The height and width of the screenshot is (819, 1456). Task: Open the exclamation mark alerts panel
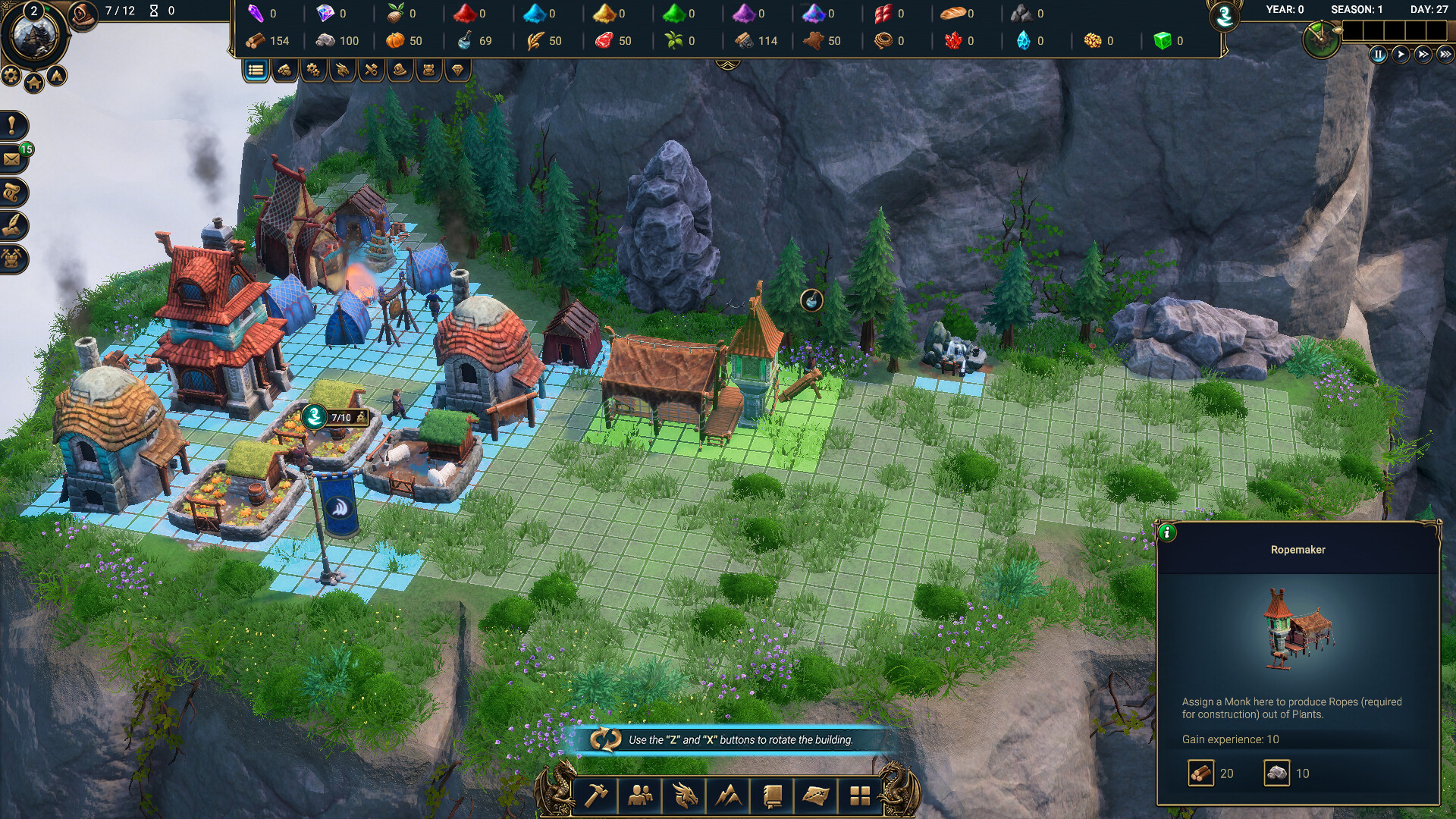click(12, 125)
